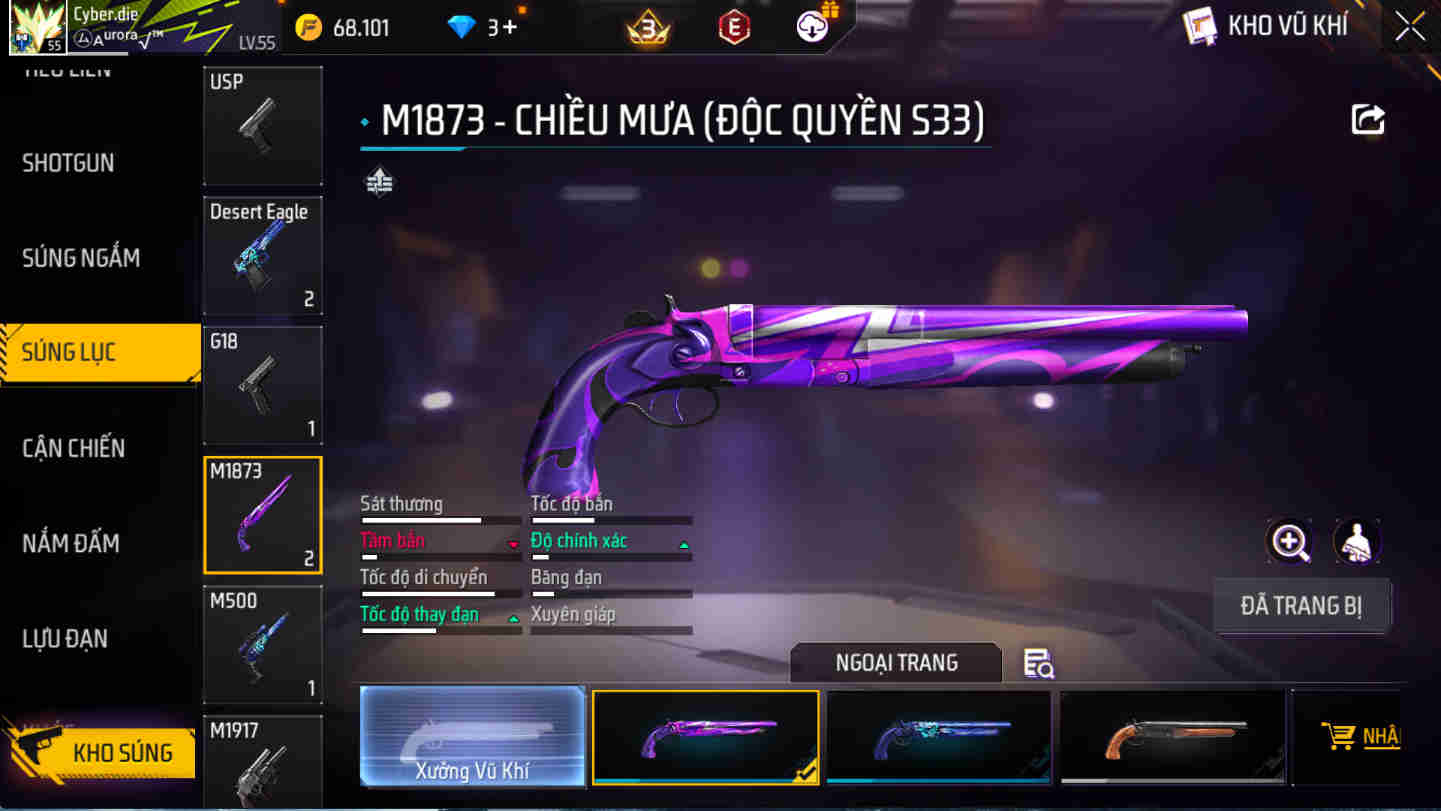Click the cloud download gift icon

[x=810, y=25]
